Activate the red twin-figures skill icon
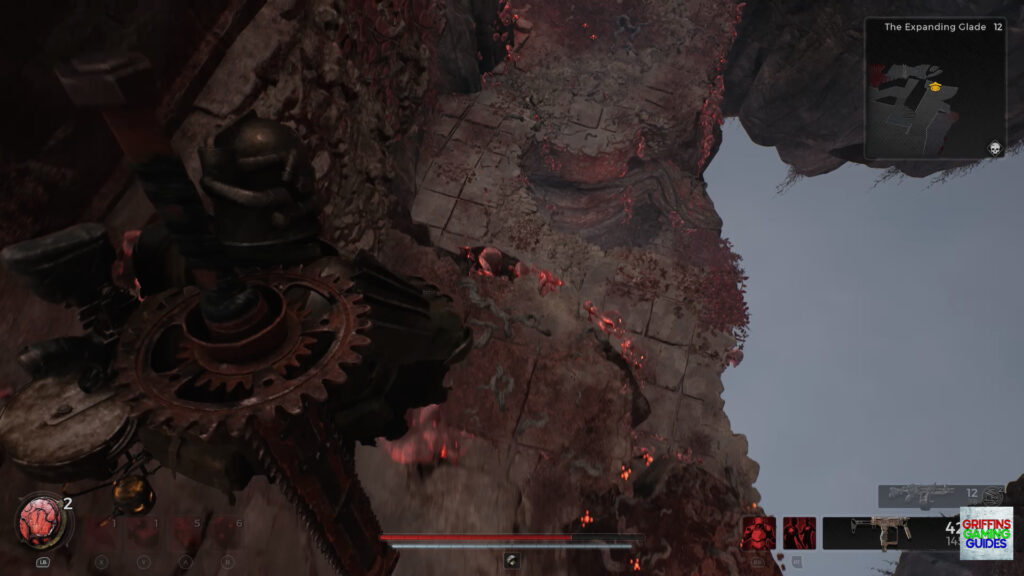 click(x=799, y=533)
